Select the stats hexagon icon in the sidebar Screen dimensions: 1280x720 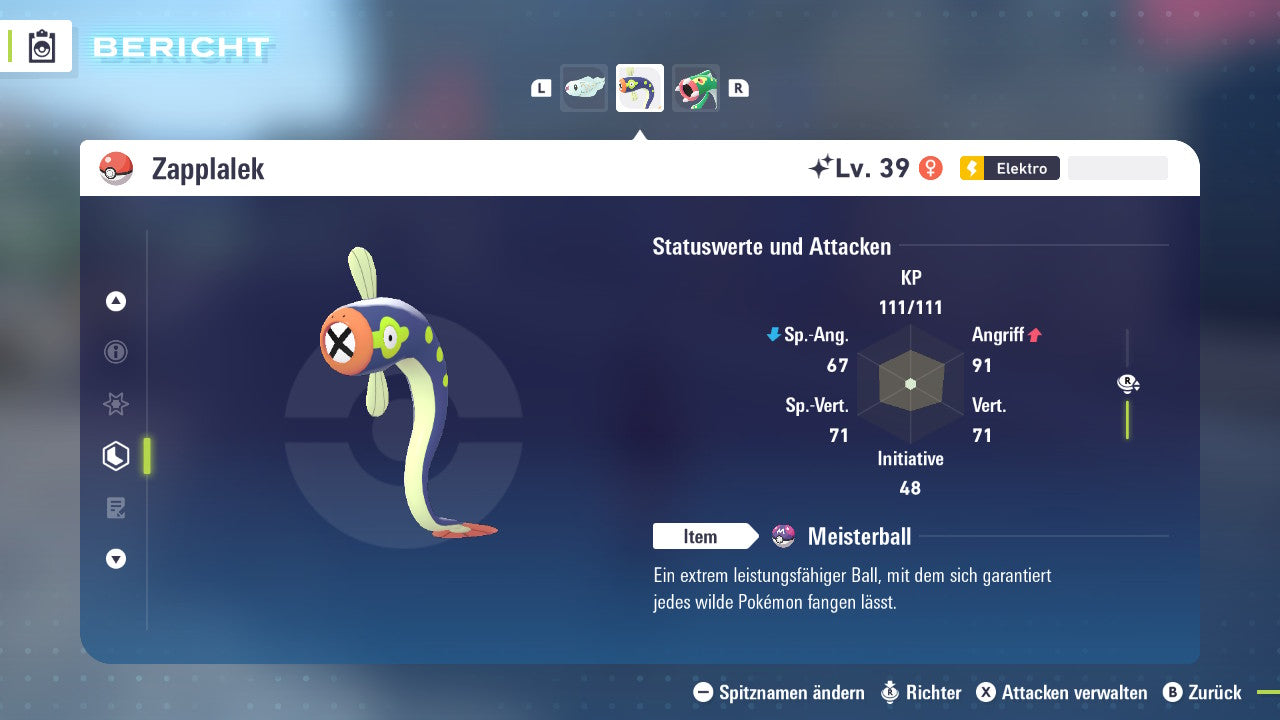(x=115, y=455)
